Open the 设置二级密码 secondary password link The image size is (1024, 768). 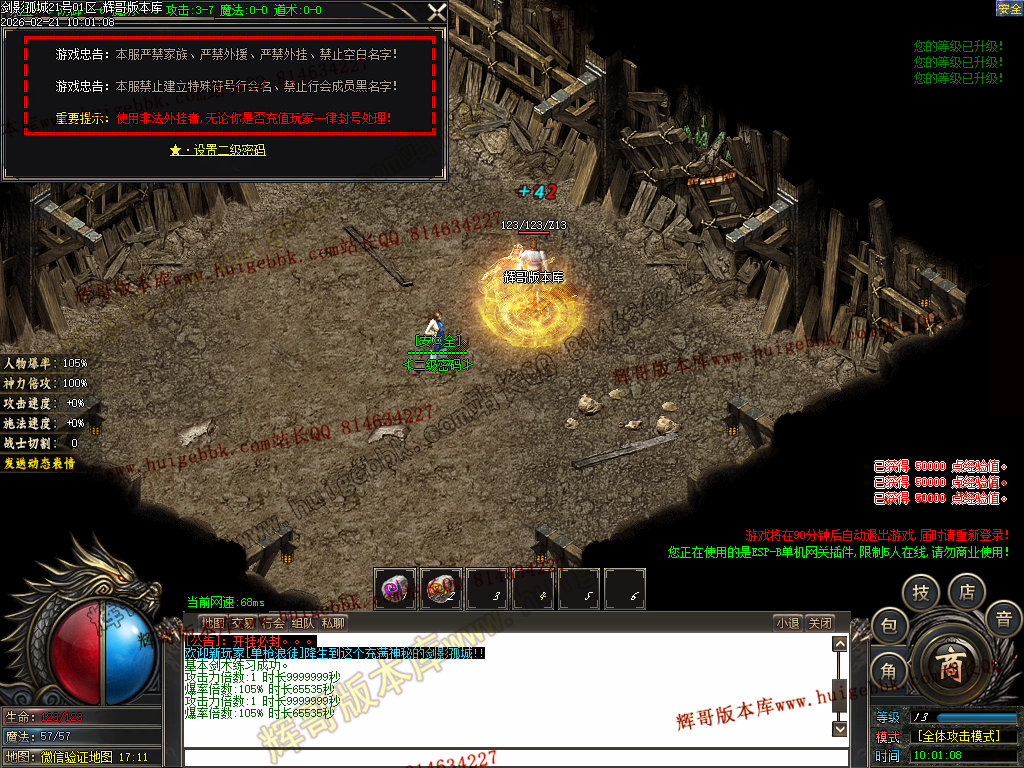(217, 150)
